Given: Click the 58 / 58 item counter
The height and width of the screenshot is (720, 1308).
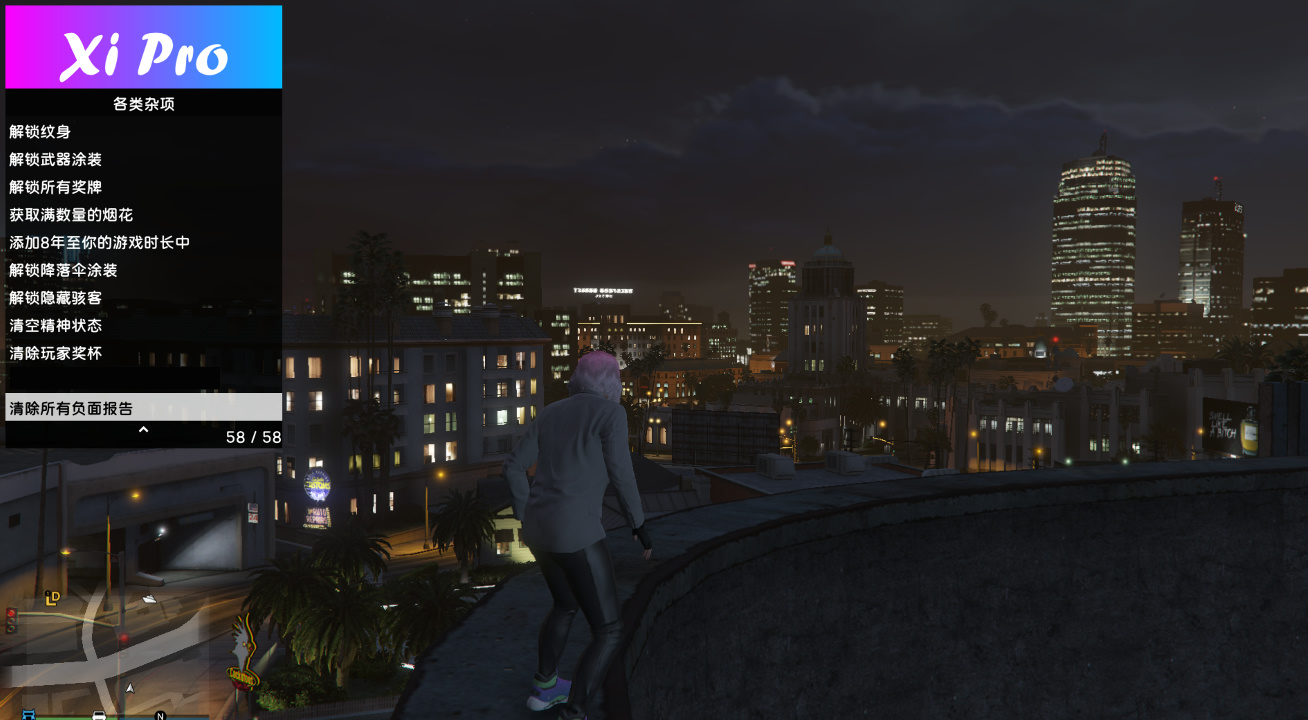Looking at the screenshot, I should 252,437.
